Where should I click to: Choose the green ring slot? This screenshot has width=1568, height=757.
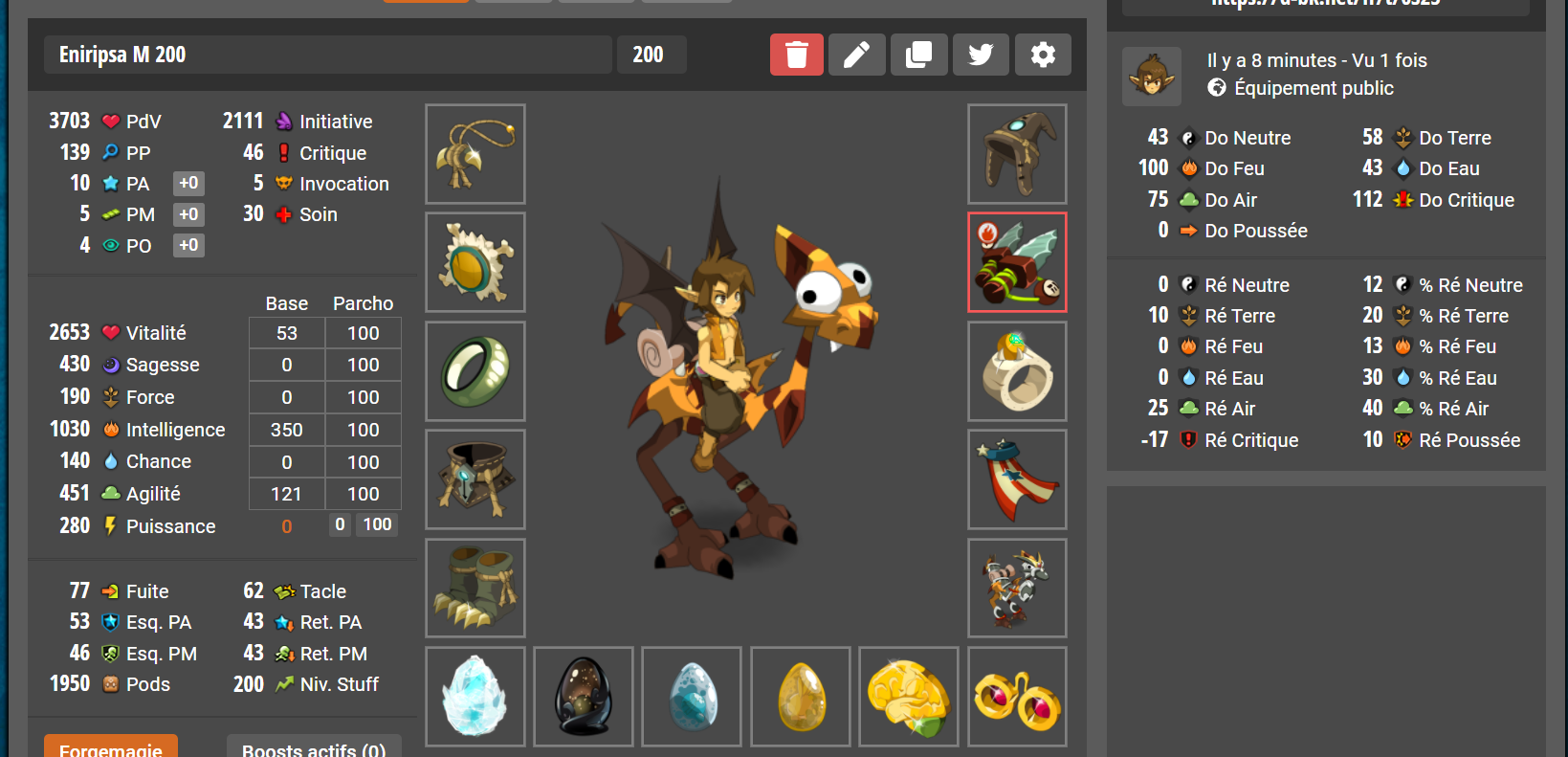click(475, 371)
